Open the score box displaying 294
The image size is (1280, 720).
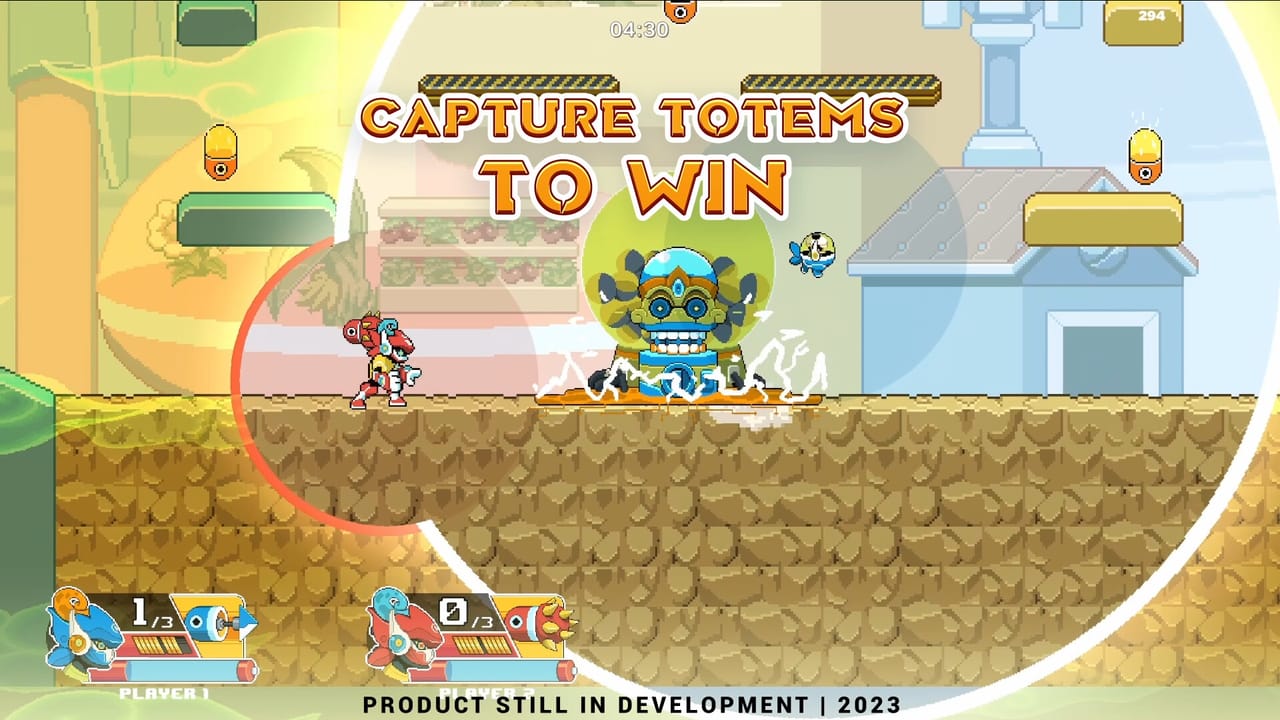(1142, 21)
